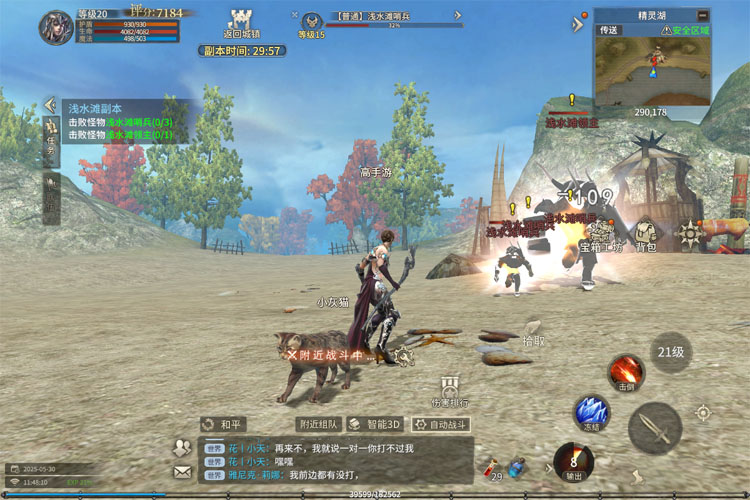
Task: Open the friends icon beside chat
Action: click(182, 447)
